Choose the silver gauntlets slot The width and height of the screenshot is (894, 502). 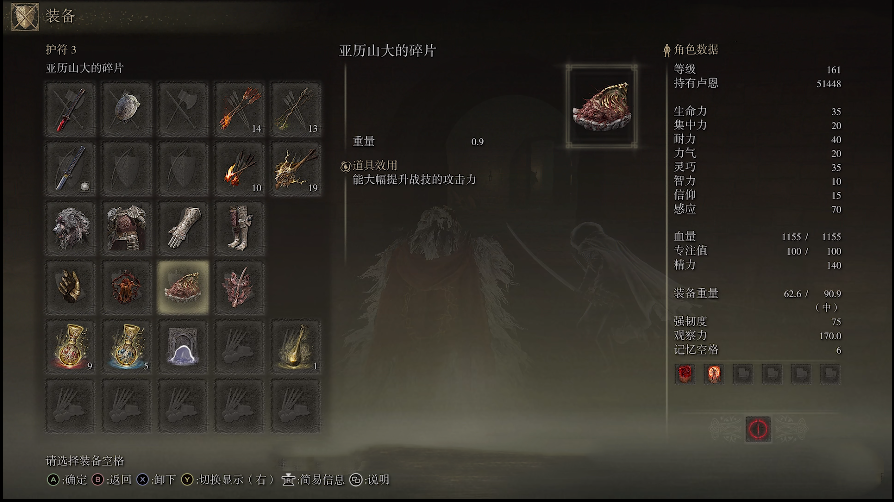[184, 228]
